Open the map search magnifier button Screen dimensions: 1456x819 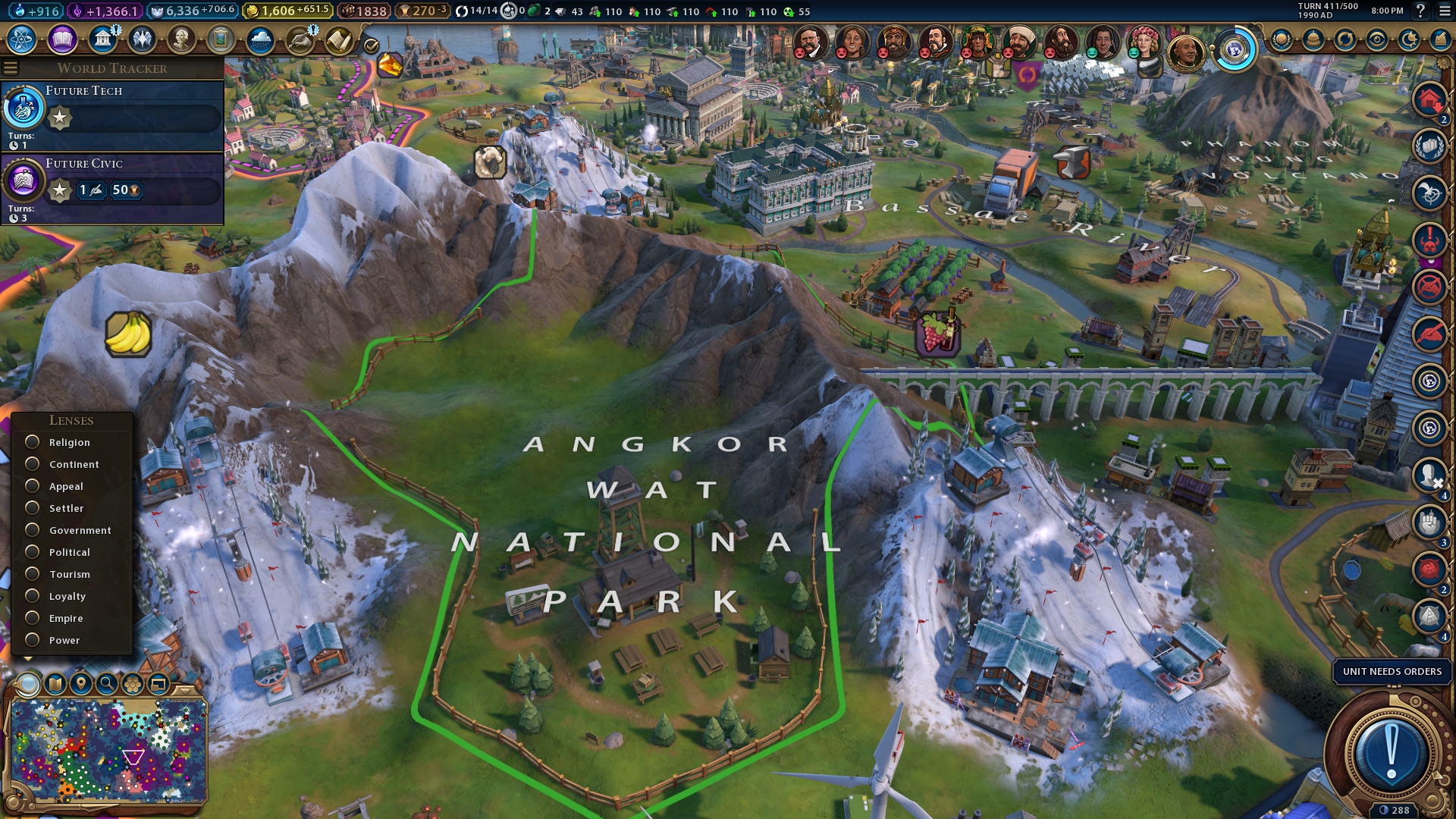107,684
